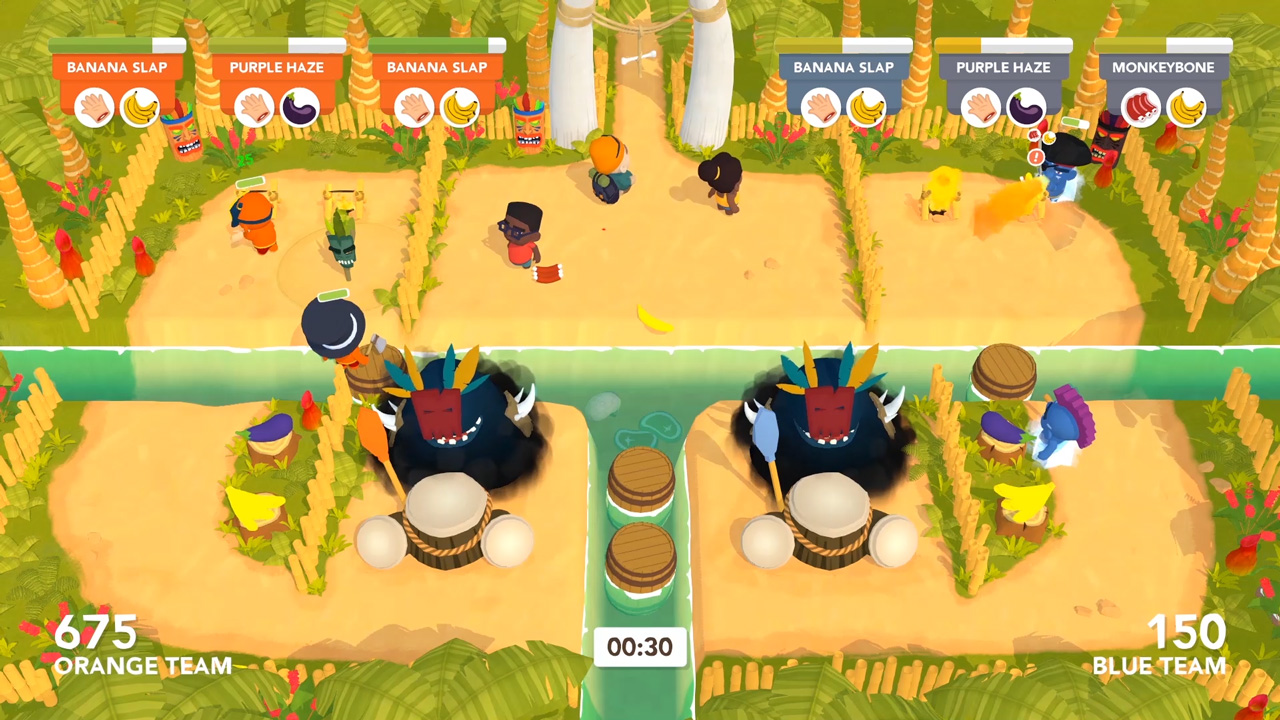This screenshot has width=1280, height=720.
Task: Click the Purple Haze ability title on the left card
Action: click(x=276, y=67)
